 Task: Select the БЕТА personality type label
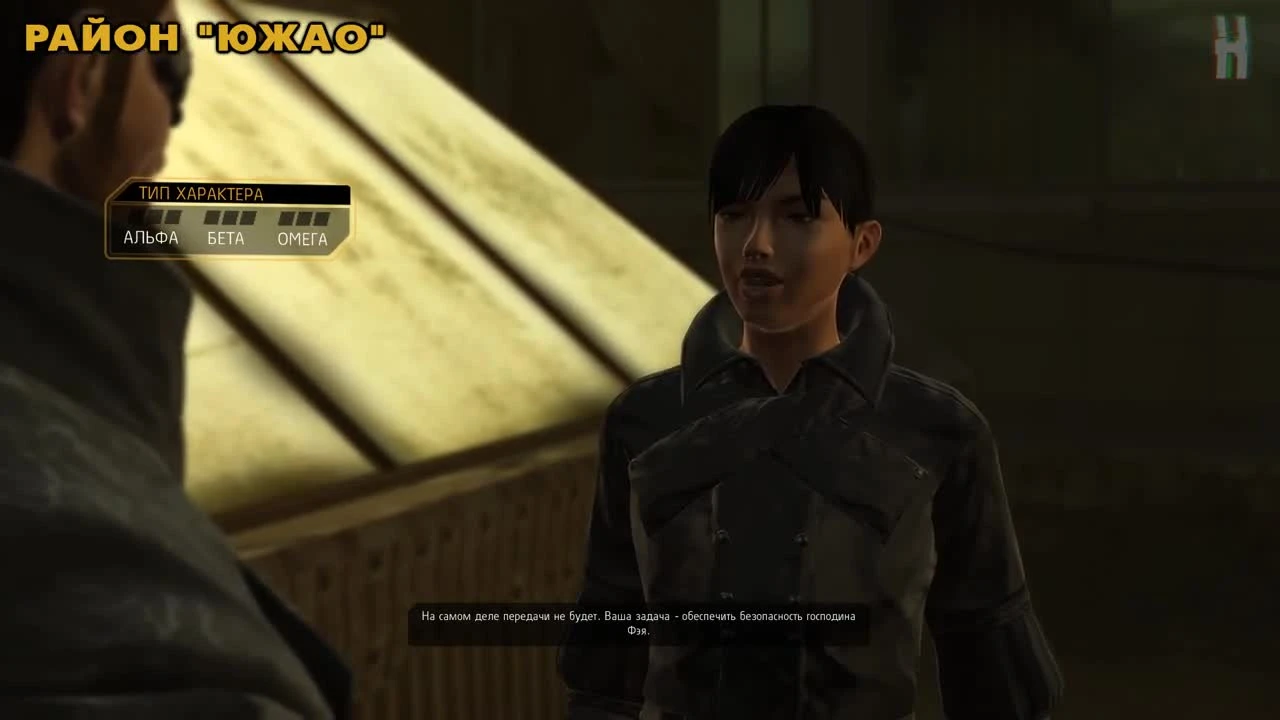pyautogui.click(x=225, y=238)
